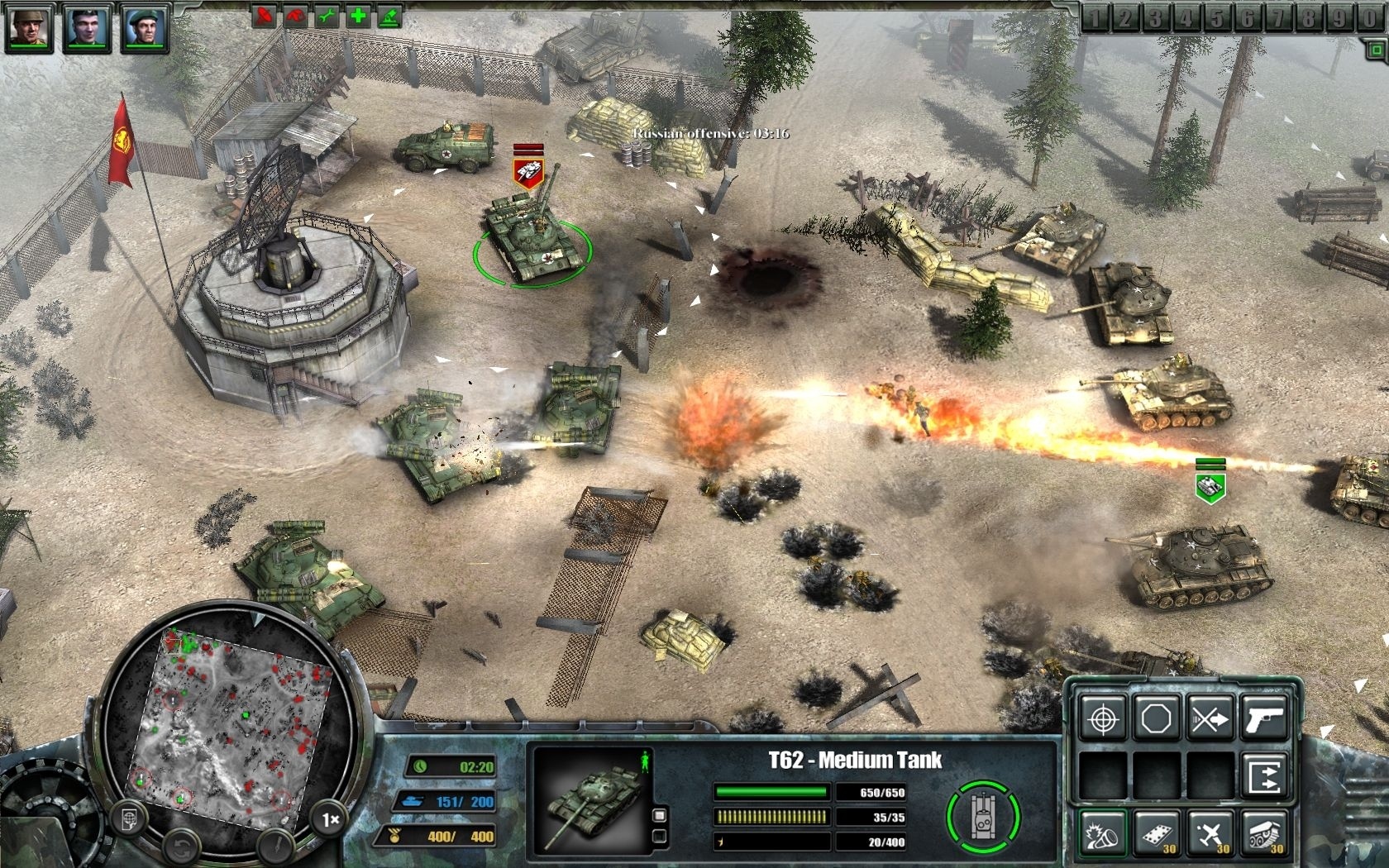Select the green repair wrench icon
Screen dimensions: 1389x868
pos(326,17)
